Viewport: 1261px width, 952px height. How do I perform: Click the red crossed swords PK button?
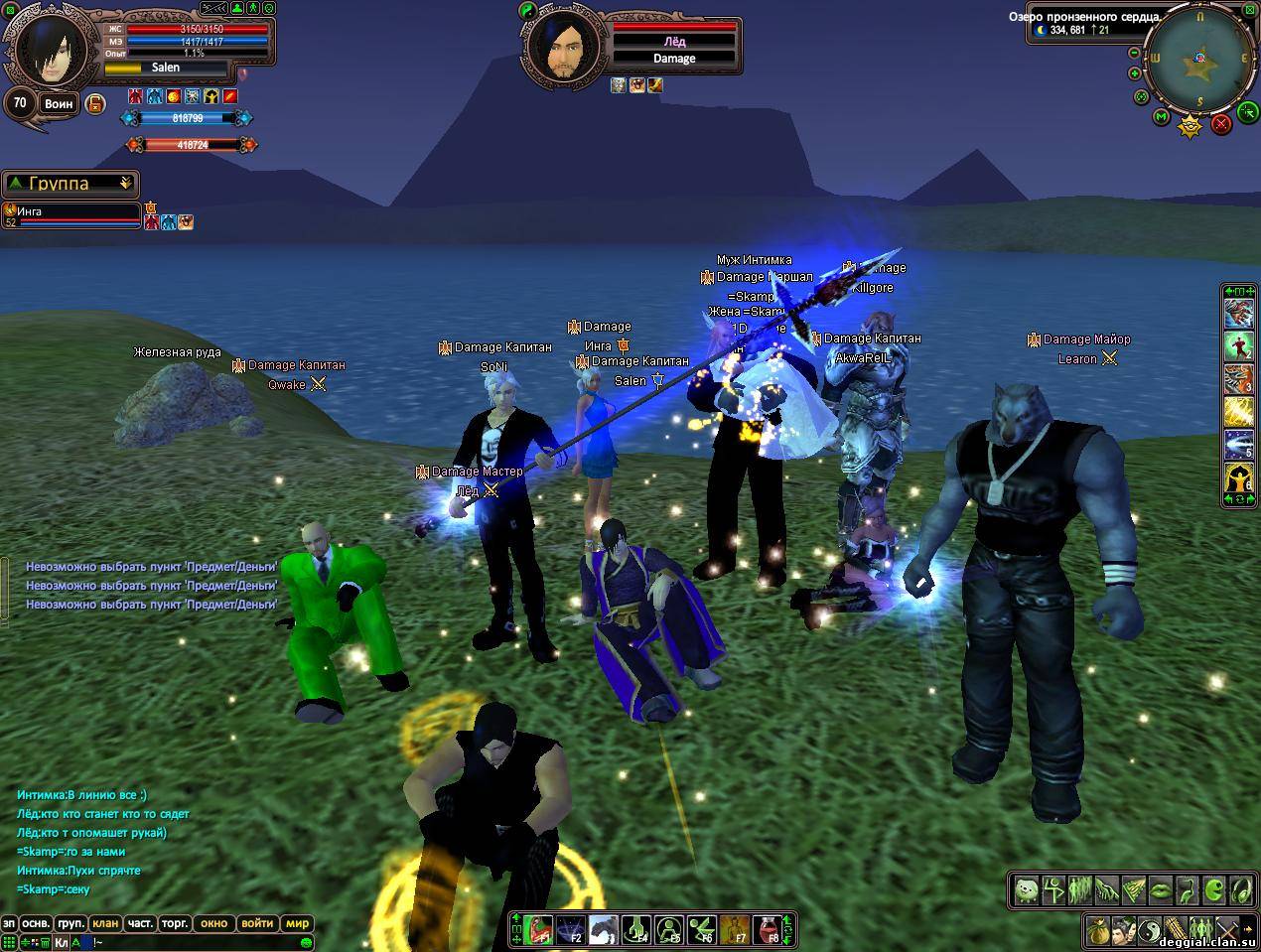point(1221,123)
